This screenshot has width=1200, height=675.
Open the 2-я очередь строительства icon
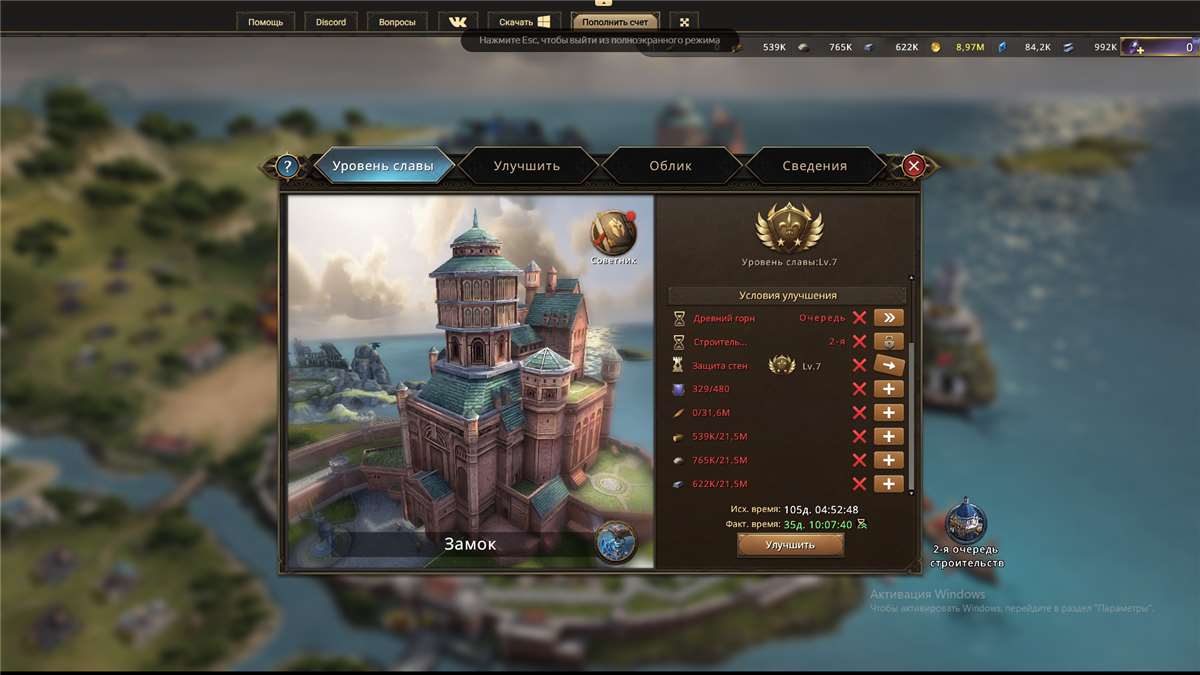966,522
